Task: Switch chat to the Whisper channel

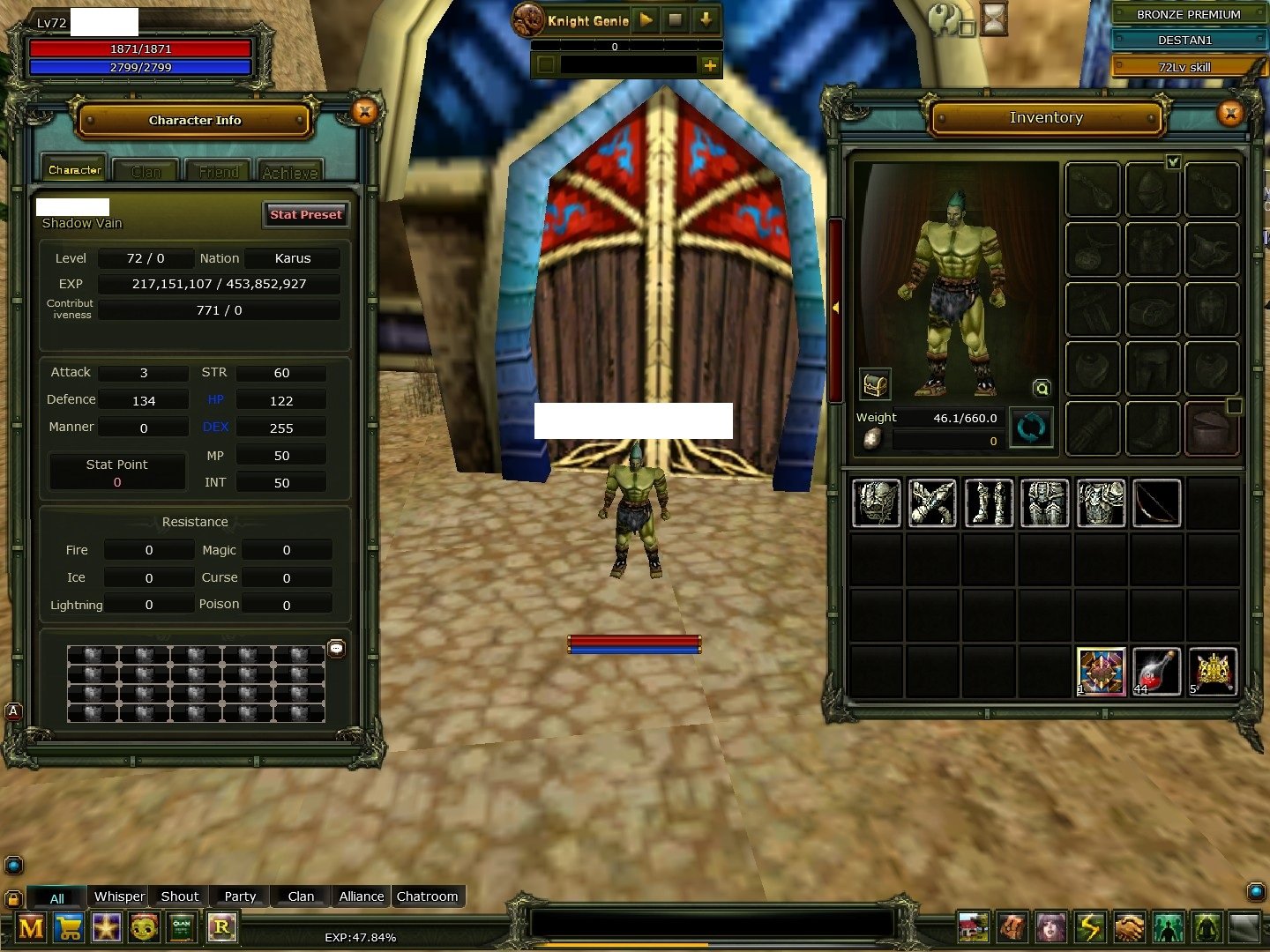Action: [x=119, y=896]
